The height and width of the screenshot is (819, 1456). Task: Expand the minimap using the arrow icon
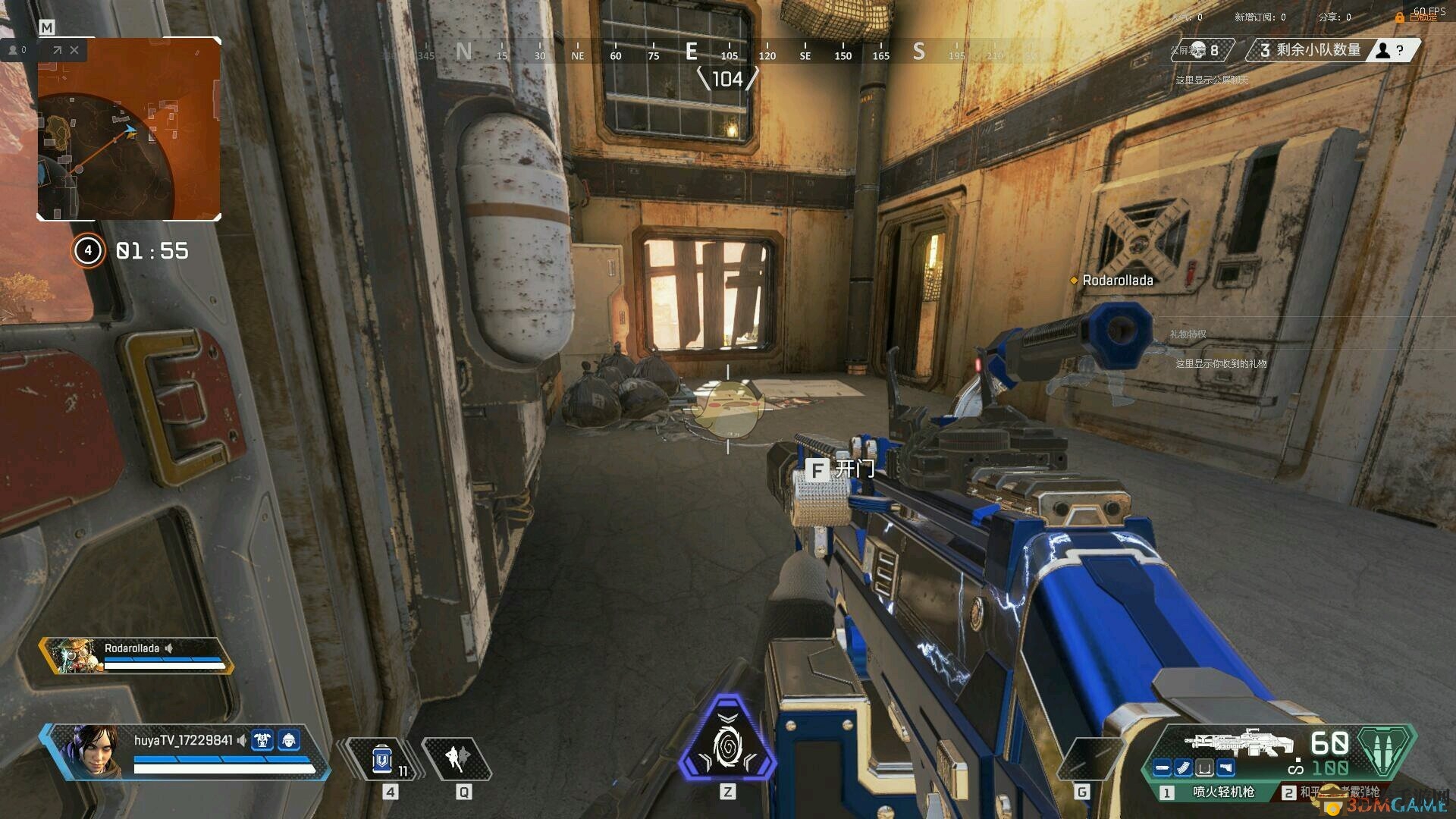coord(57,50)
